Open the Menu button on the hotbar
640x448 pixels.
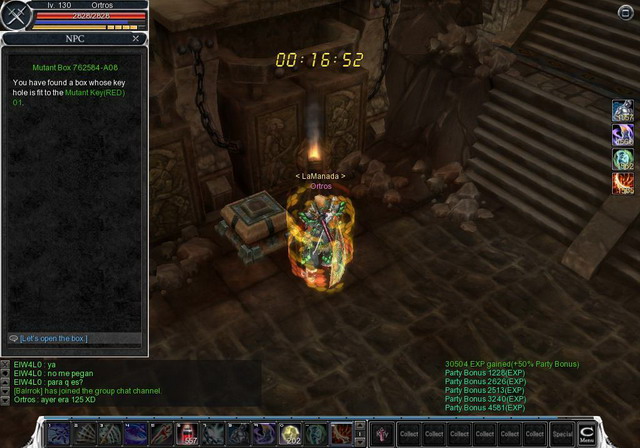pyautogui.click(x=587, y=433)
